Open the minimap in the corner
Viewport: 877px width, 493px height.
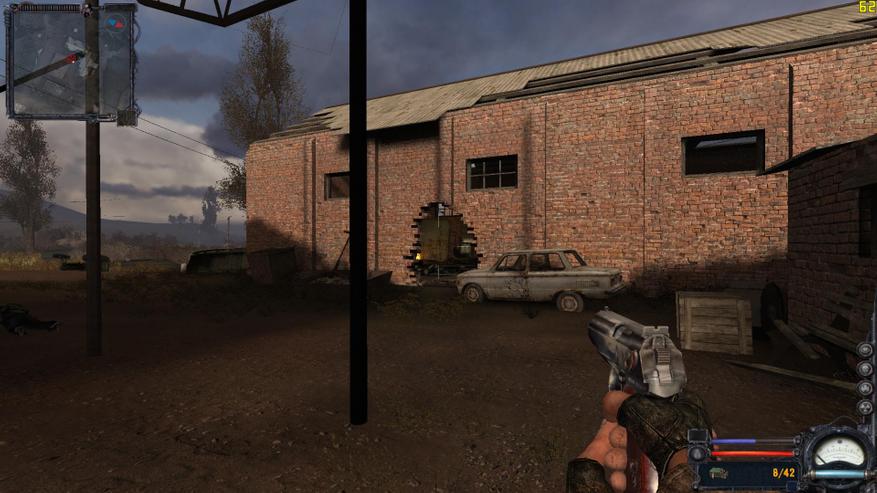click(x=70, y=60)
